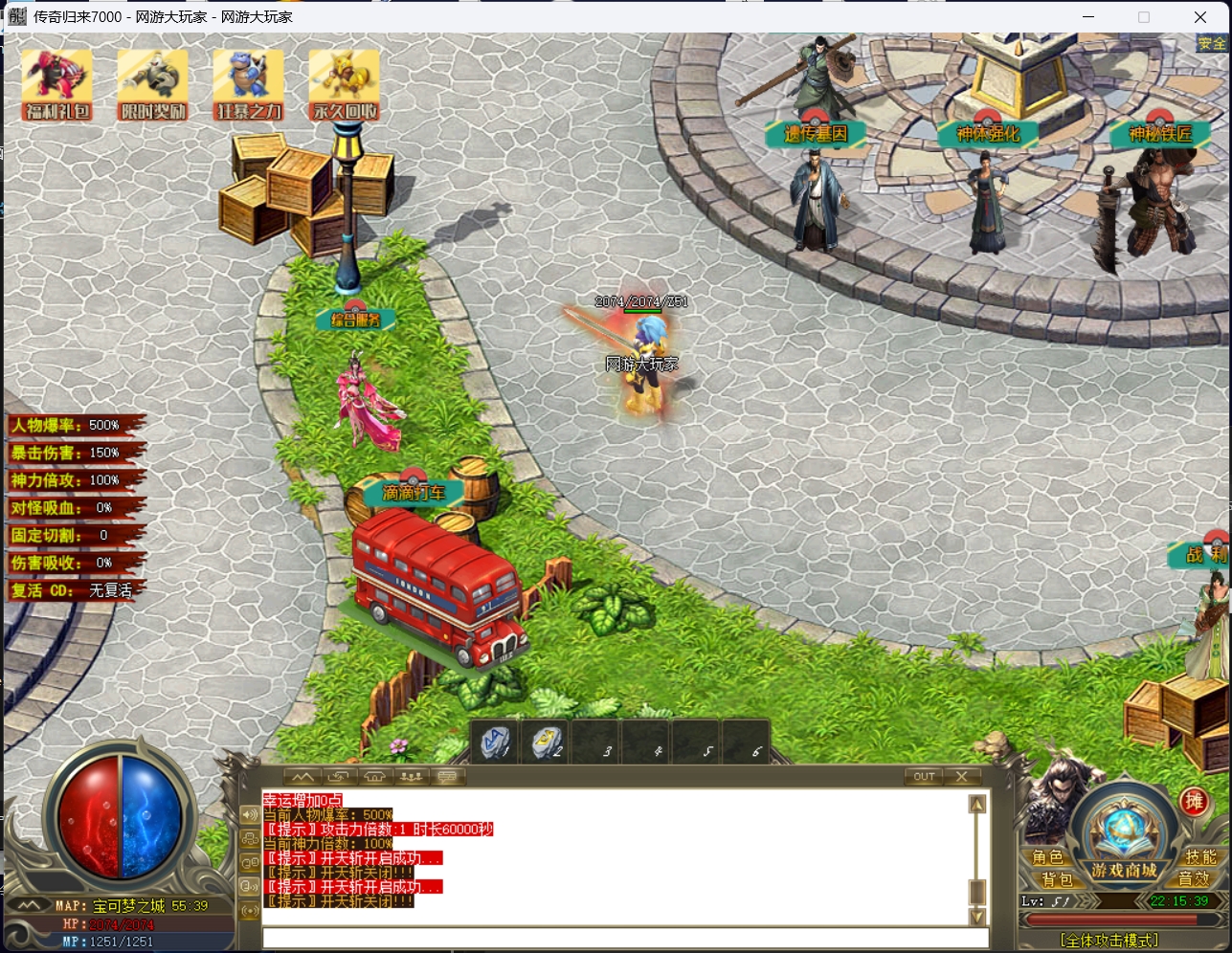Click the 战利 banner at the right edge
Viewport: 1232px width, 953px height.
(1204, 555)
